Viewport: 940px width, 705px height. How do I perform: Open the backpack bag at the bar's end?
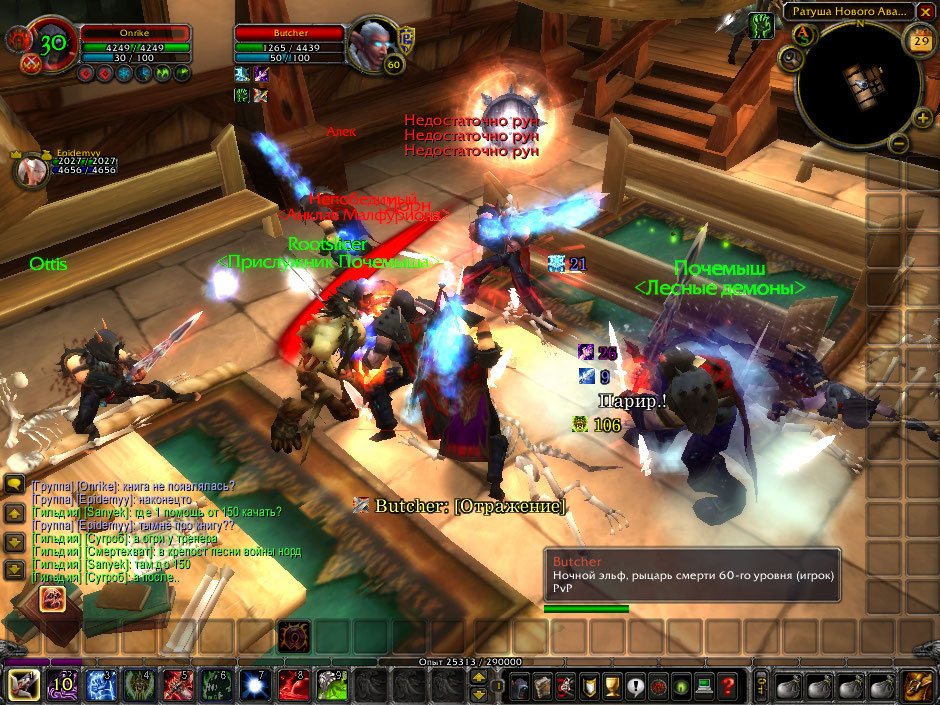[x=918, y=686]
